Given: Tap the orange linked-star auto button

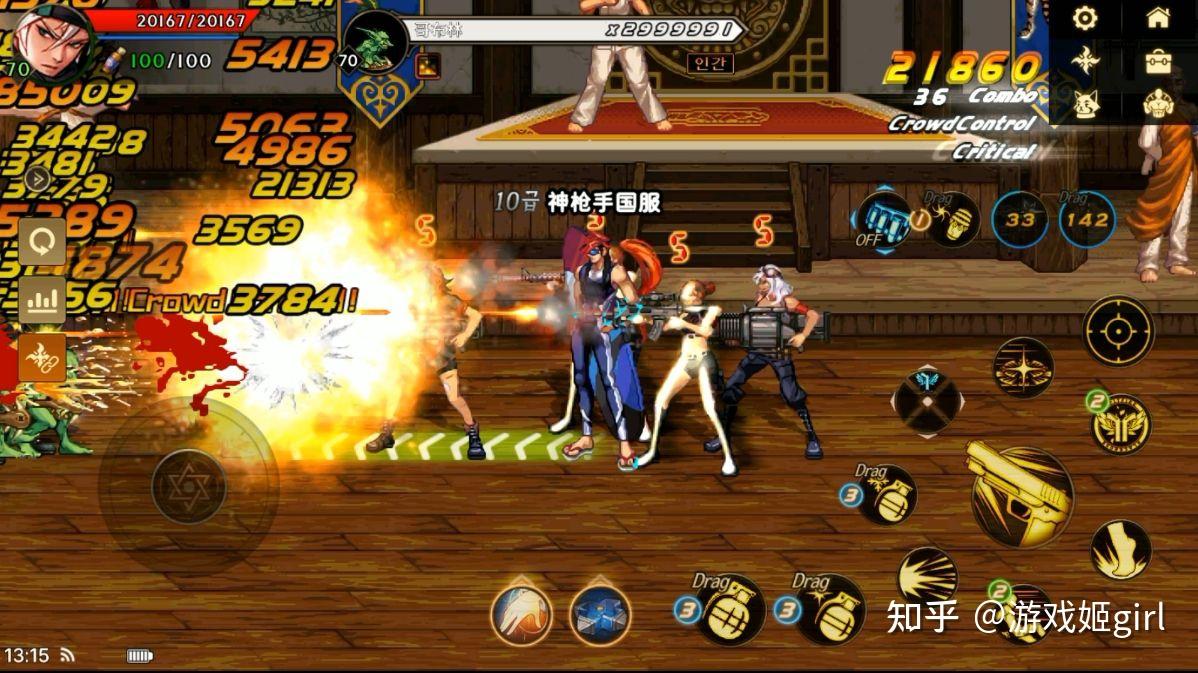Looking at the screenshot, I should [x=42, y=357].
